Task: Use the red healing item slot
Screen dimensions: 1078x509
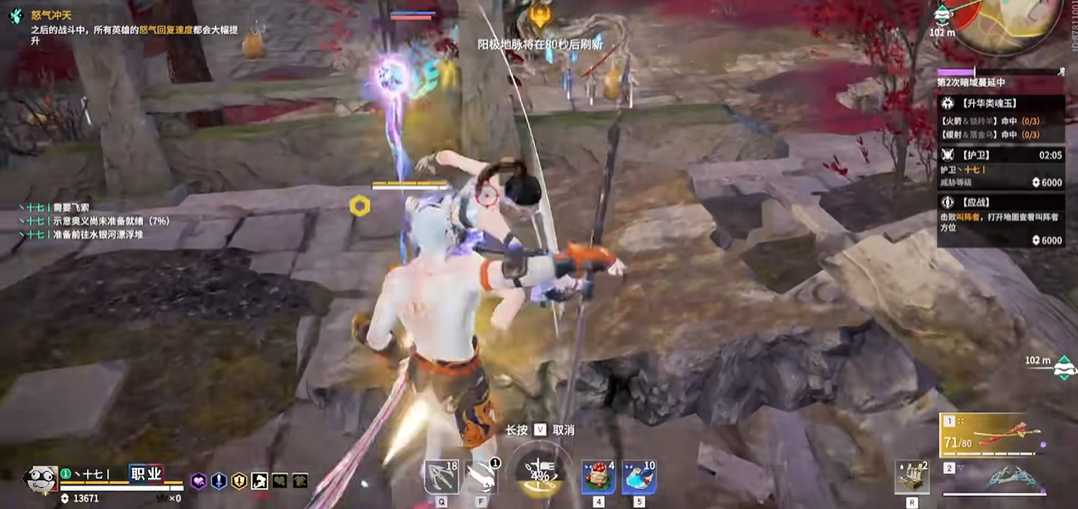Action: click(x=598, y=477)
